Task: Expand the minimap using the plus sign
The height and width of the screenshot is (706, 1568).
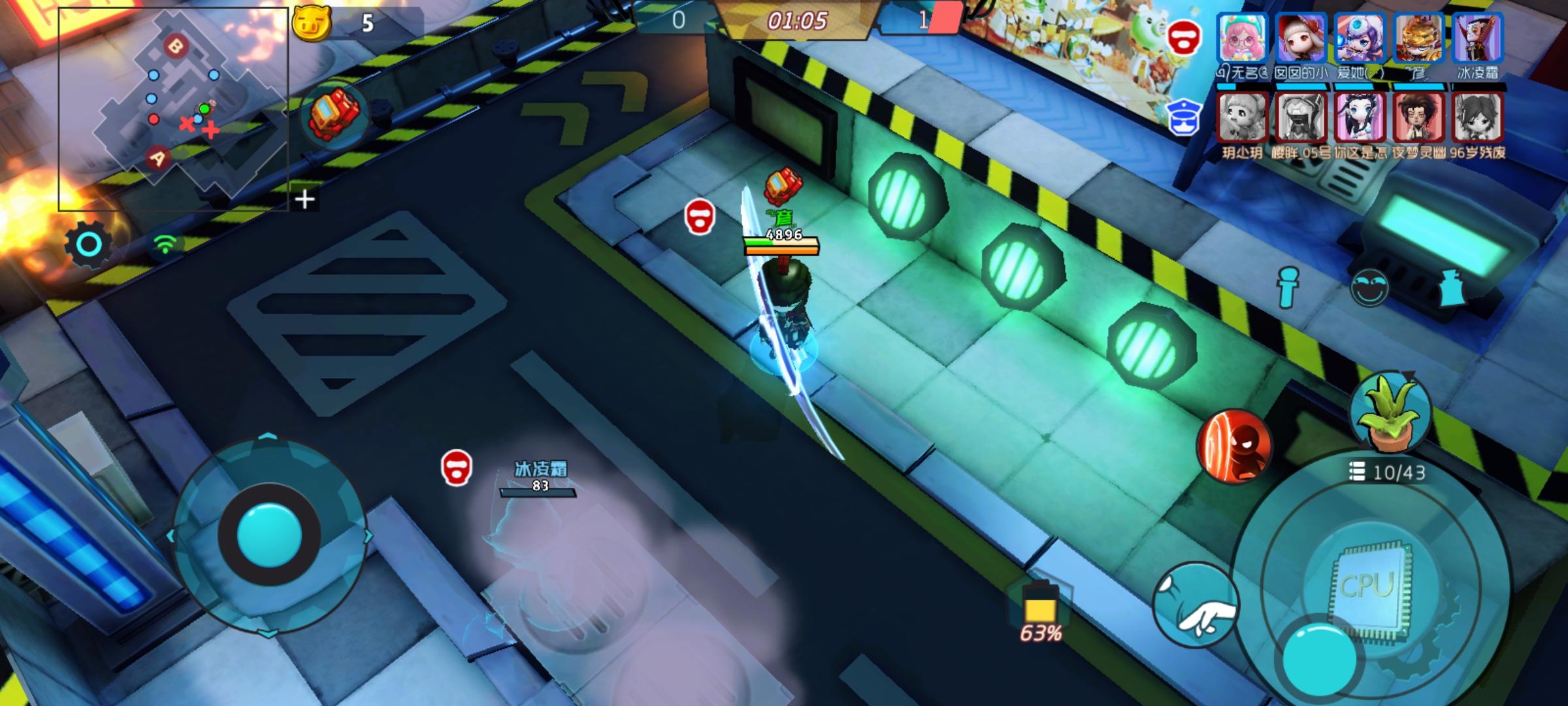Action: 304,198
